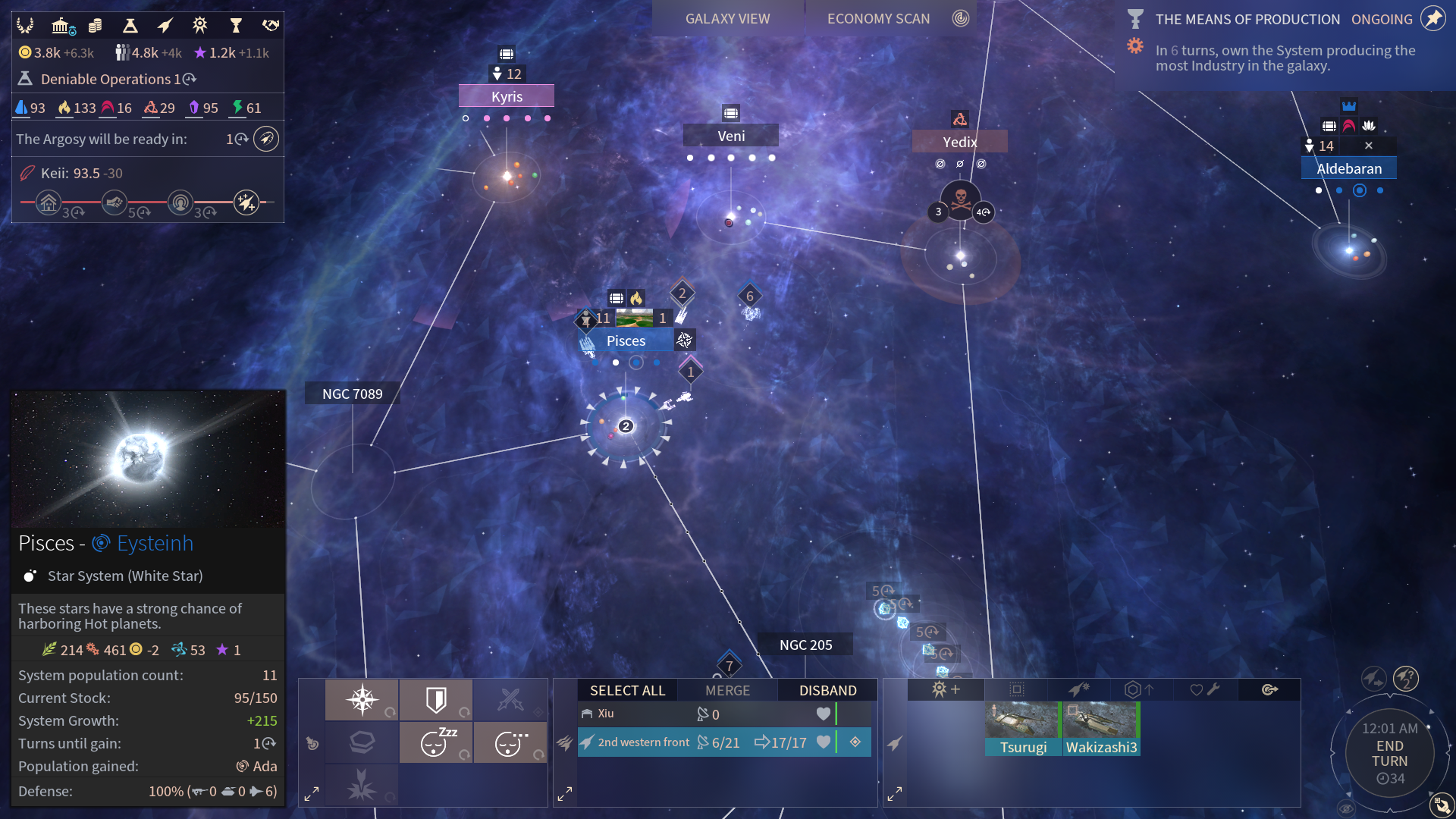Open the research flask screen
This screenshot has height=819, width=1456.
click(130, 26)
